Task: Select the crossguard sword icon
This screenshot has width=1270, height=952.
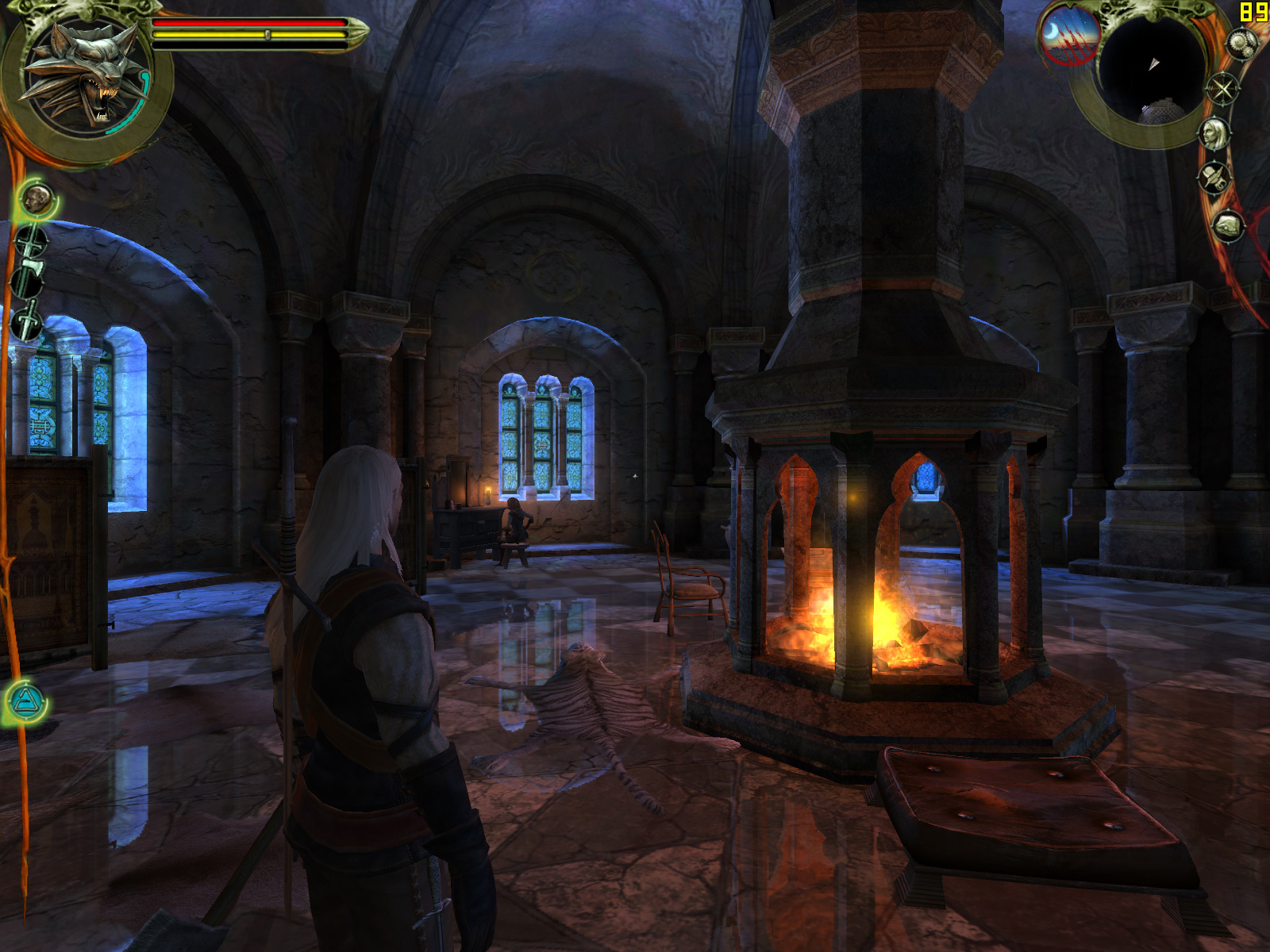Action: coord(32,240)
